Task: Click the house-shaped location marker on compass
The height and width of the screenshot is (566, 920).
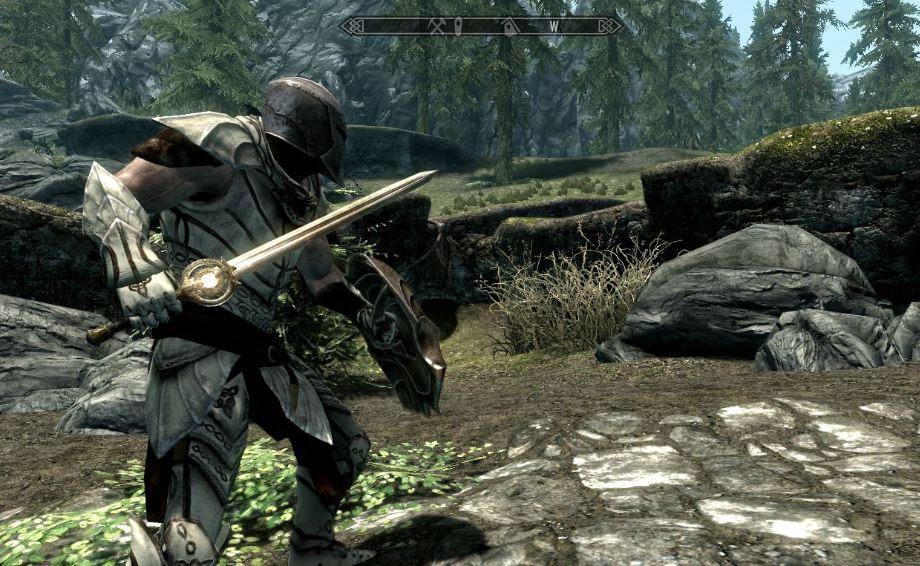Action: click(509, 25)
